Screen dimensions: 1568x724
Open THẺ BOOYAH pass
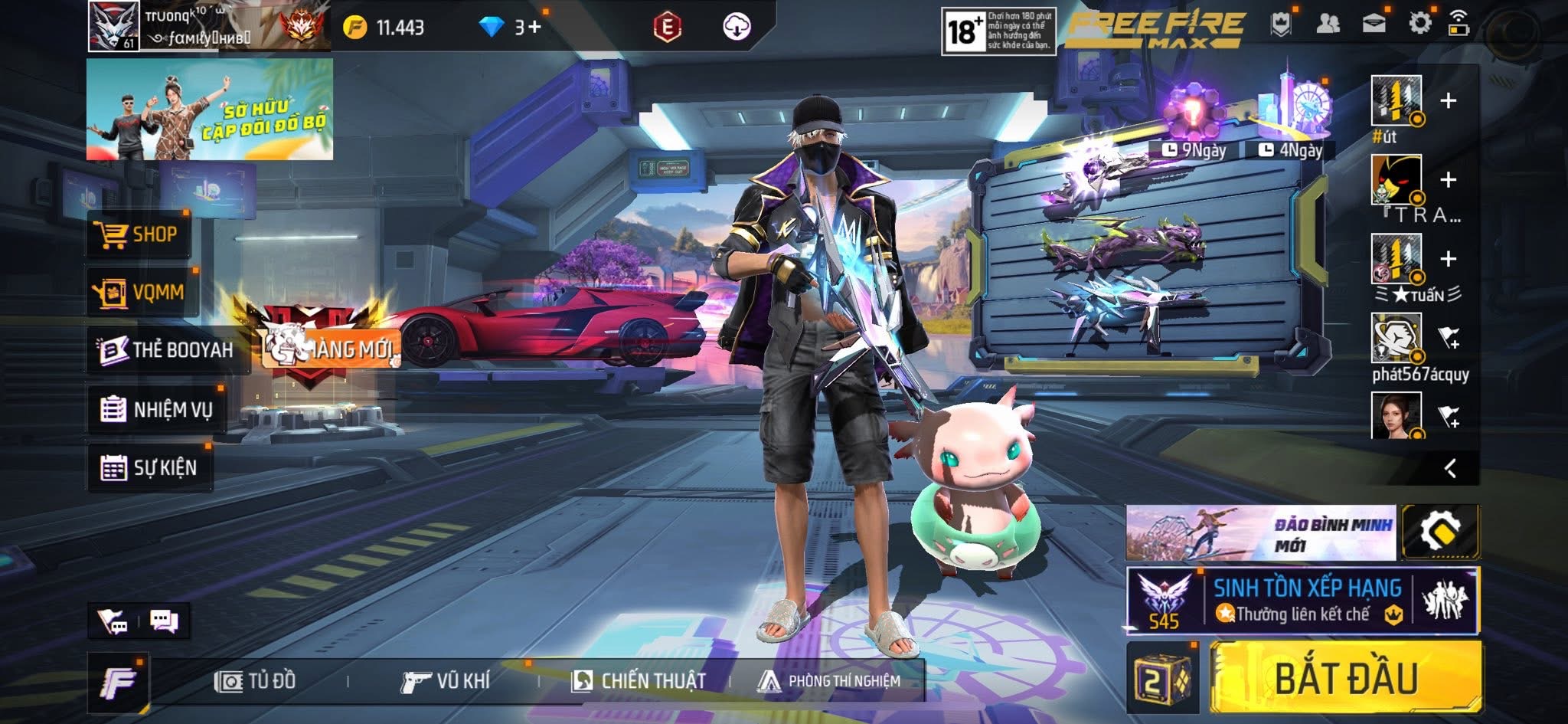point(167,350)
